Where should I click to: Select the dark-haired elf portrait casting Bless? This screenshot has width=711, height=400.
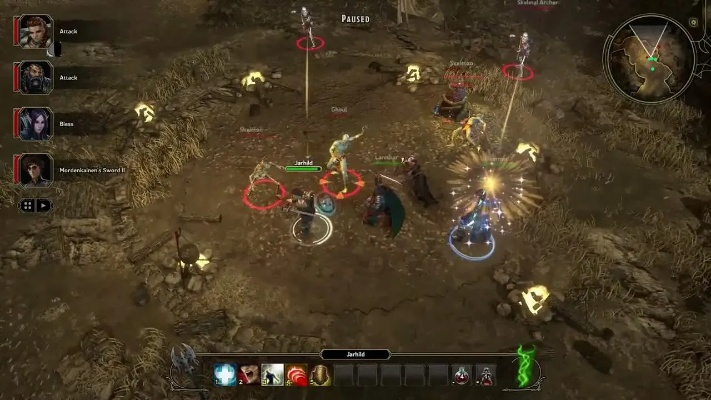[35, 123]
